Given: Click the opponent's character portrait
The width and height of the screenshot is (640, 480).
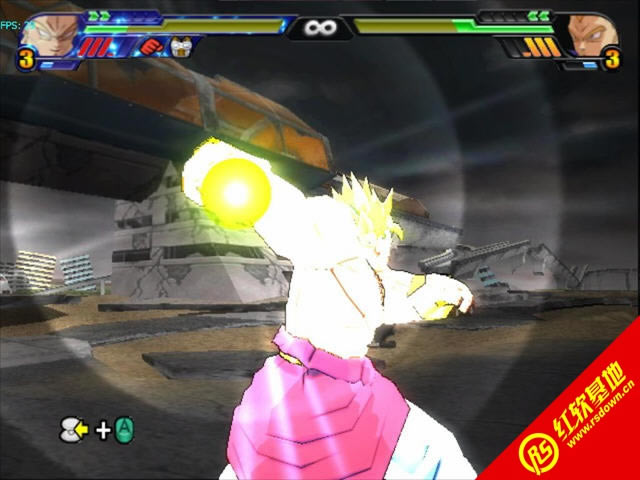Looking at the screenshot, I should tap(592, 33).
